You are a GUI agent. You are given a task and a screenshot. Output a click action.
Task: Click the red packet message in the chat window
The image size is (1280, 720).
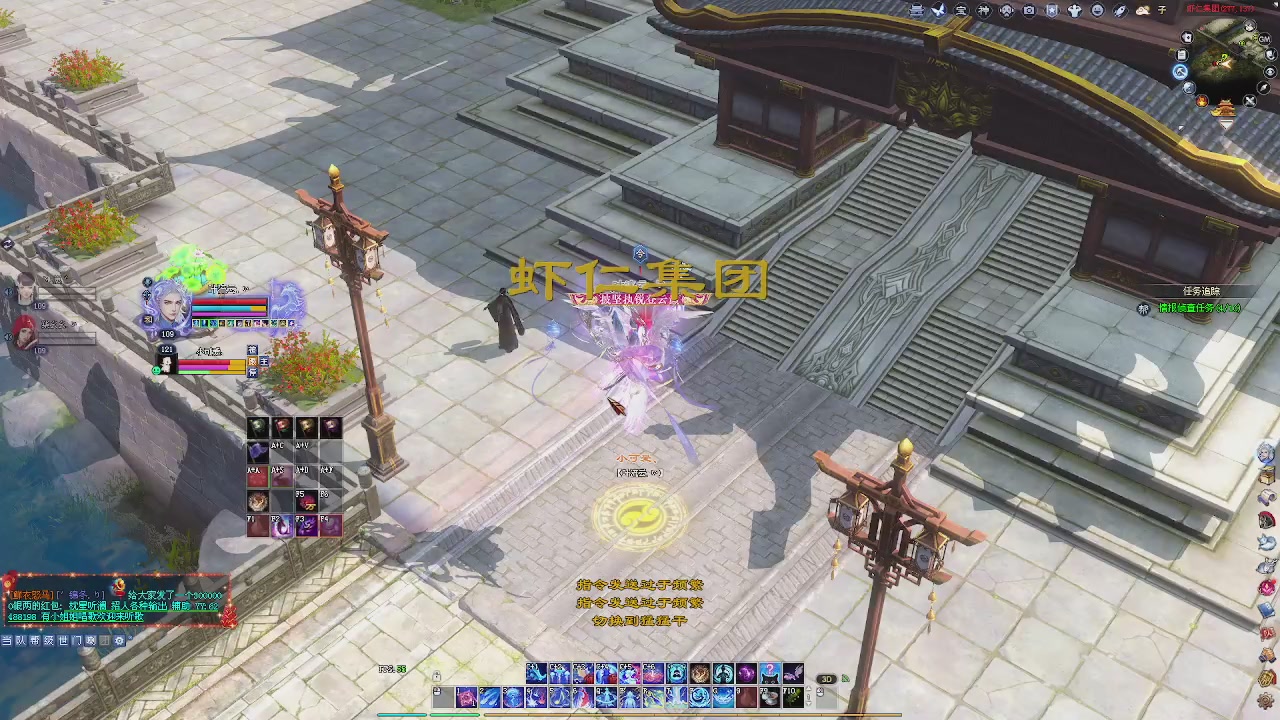pos(110,600)
